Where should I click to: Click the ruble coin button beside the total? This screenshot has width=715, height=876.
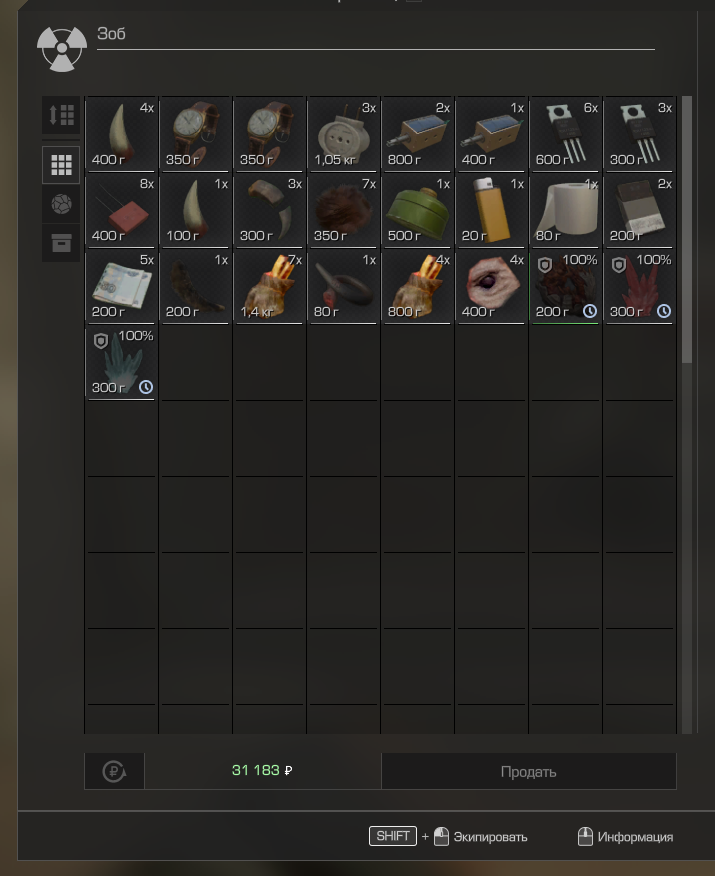pos(114,771)
